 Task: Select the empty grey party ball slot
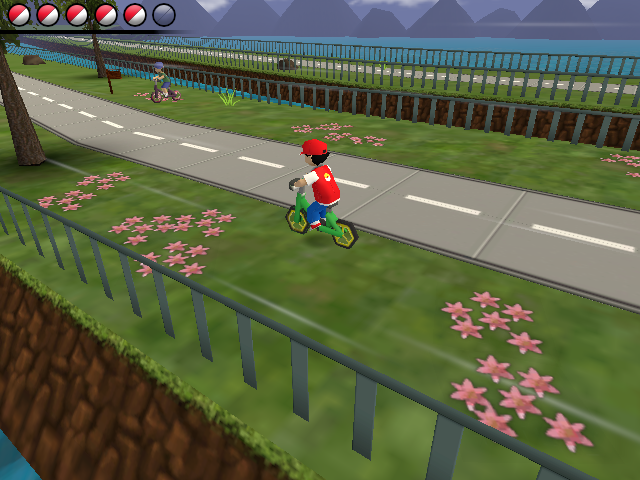tap(164, 14)
